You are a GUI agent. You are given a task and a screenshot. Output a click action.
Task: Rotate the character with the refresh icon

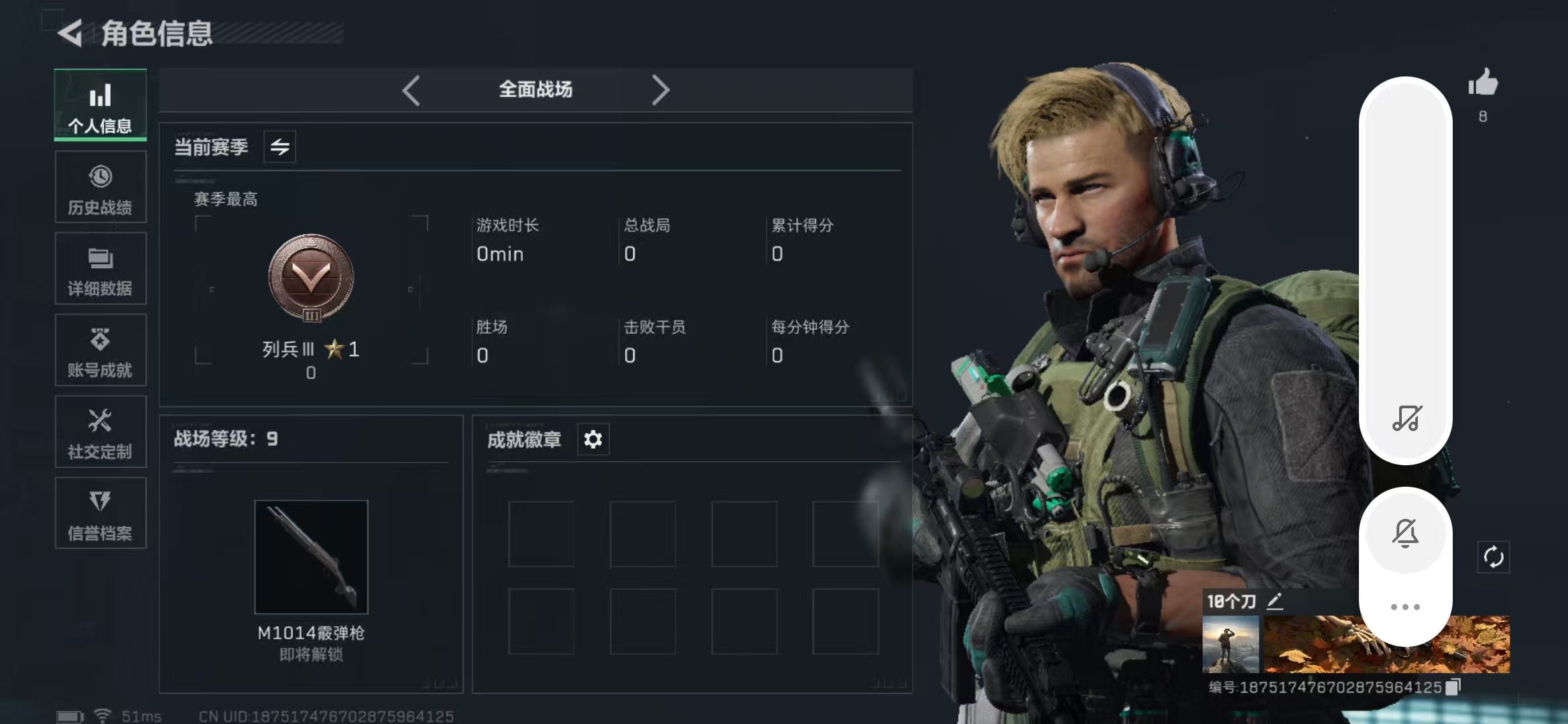click(1494, 557)
